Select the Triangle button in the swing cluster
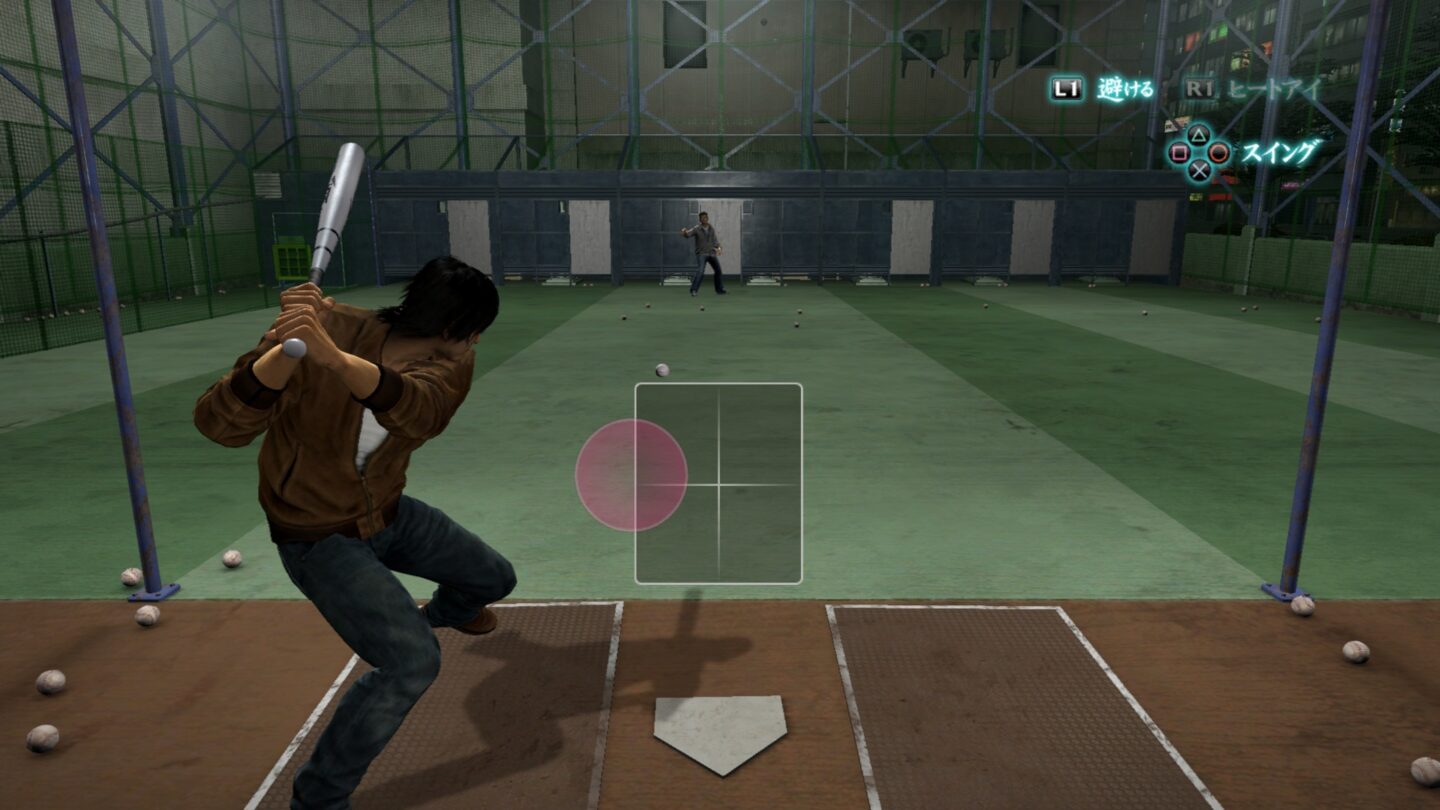The width and height of the screenshot is (1440, 810). (x=1198, y=134)
